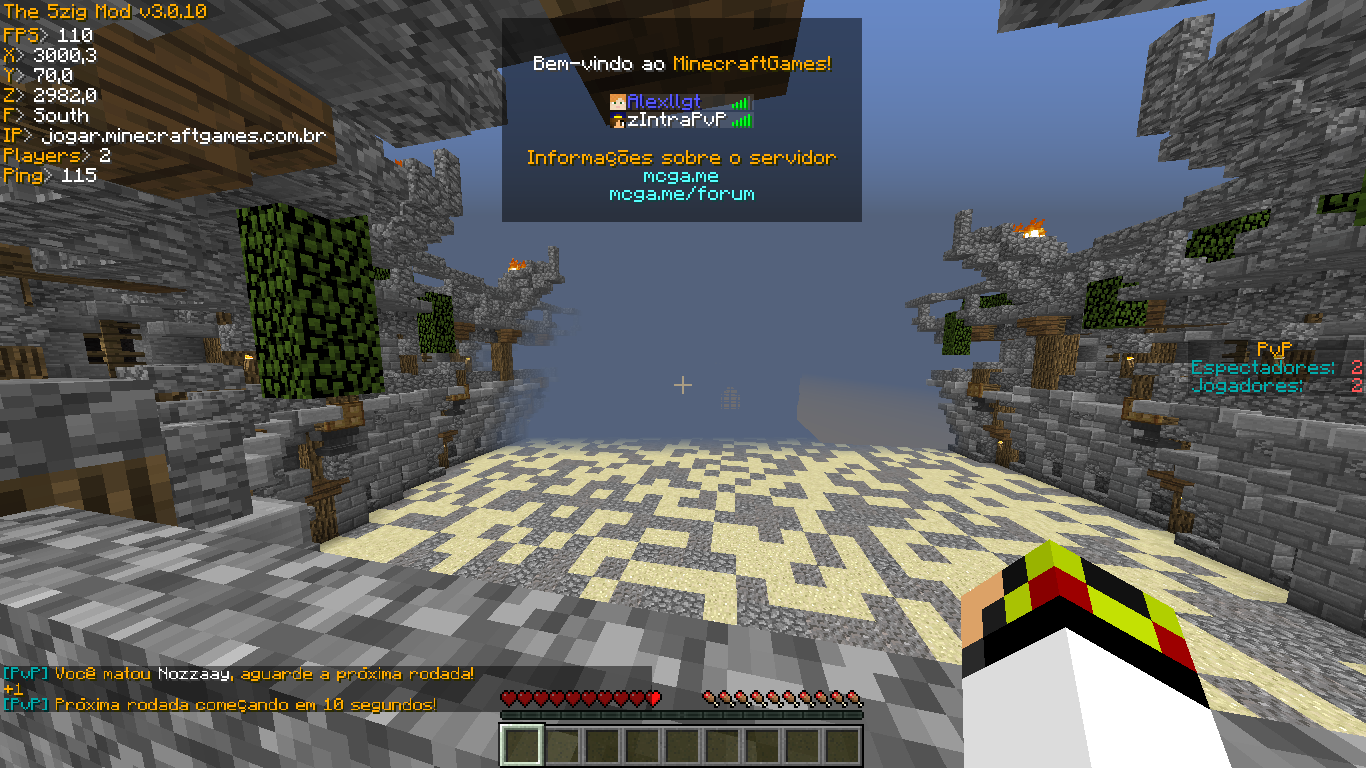Select AlexIlgt in the player list
1366x768 pixels.
tap(664, 102)
